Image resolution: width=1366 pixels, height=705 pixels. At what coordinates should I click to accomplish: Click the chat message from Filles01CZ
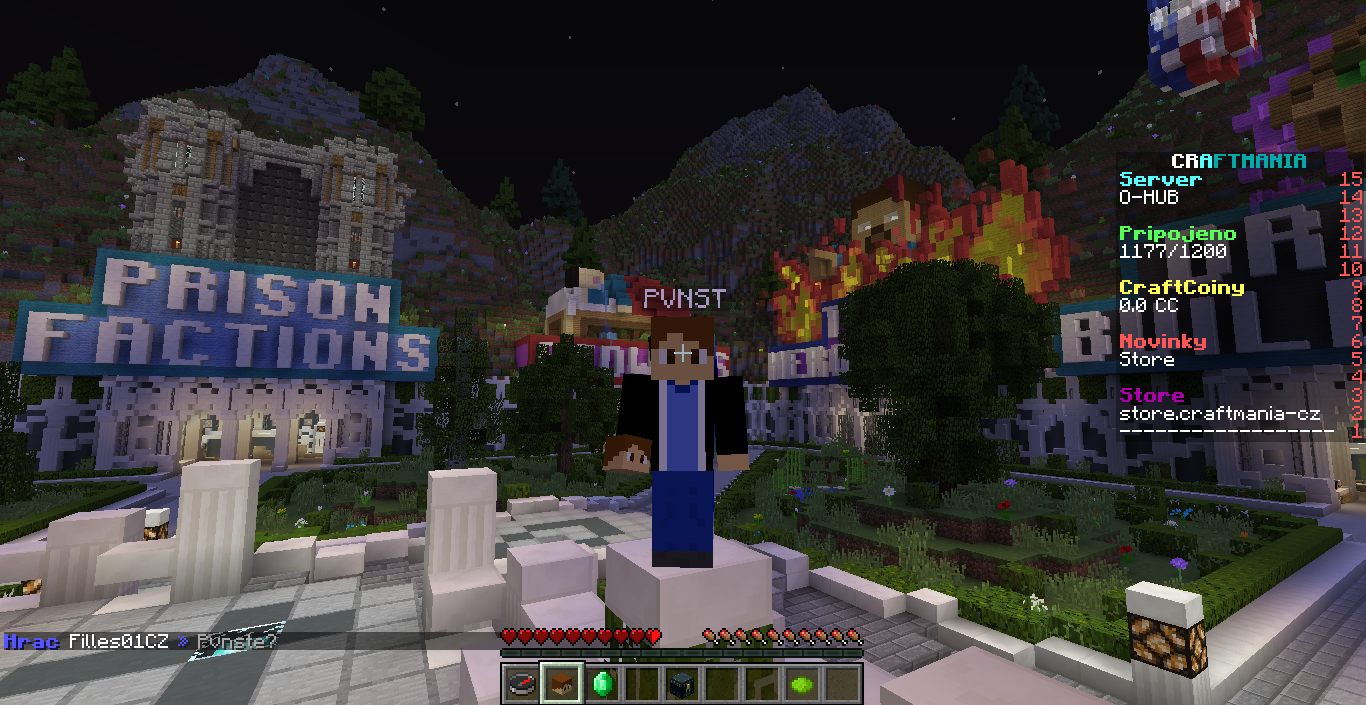[x=140, y=641]
